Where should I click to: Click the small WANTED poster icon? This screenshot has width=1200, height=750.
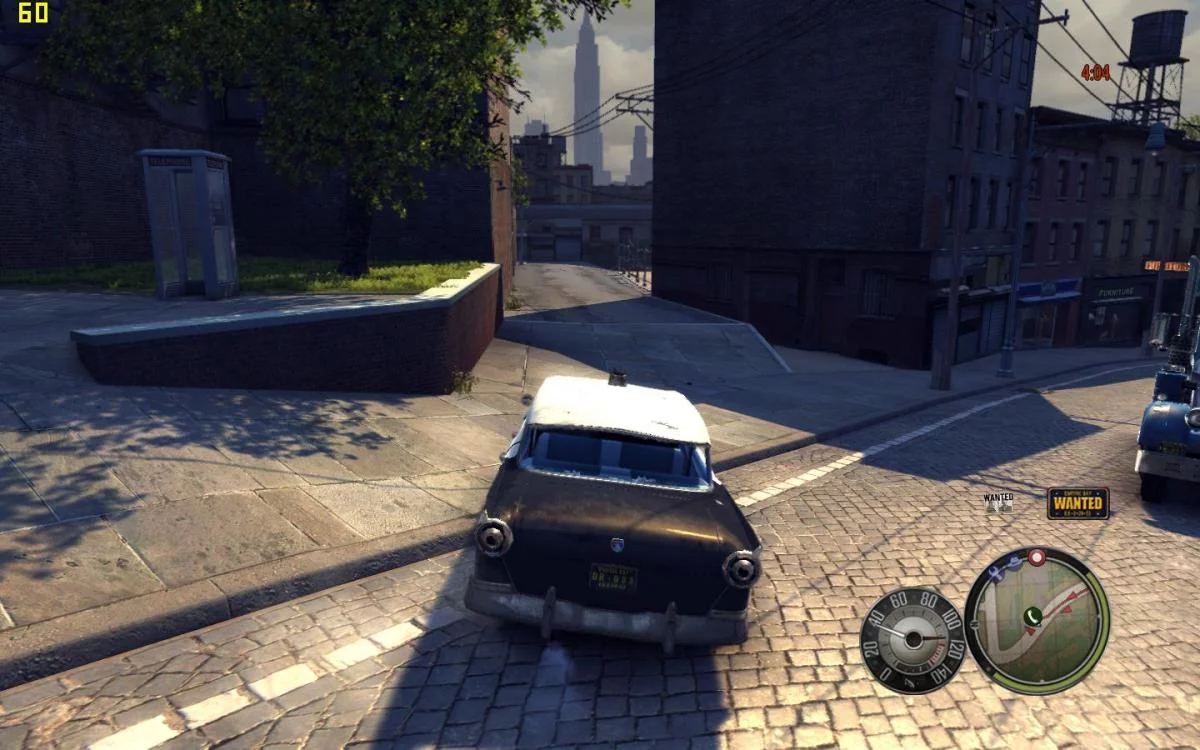point(998,502)
